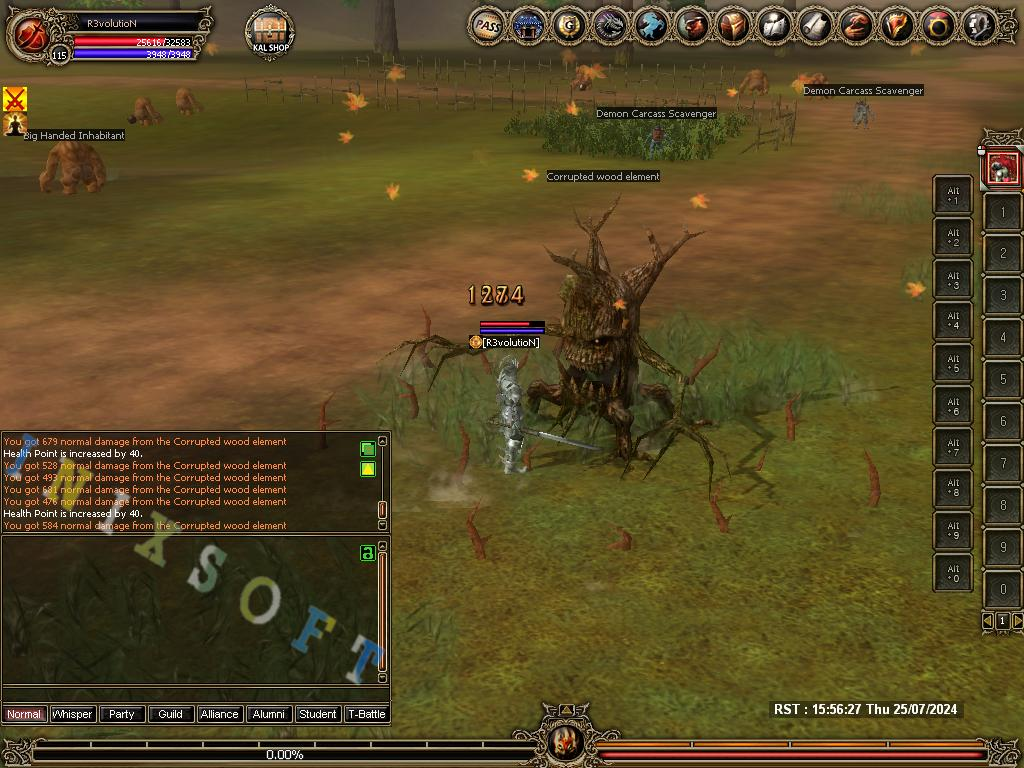Image resolution: width=1024 pixels, height=768 pixels.
Task: Click the blue tent shop icon
Action: click(528, 26)
